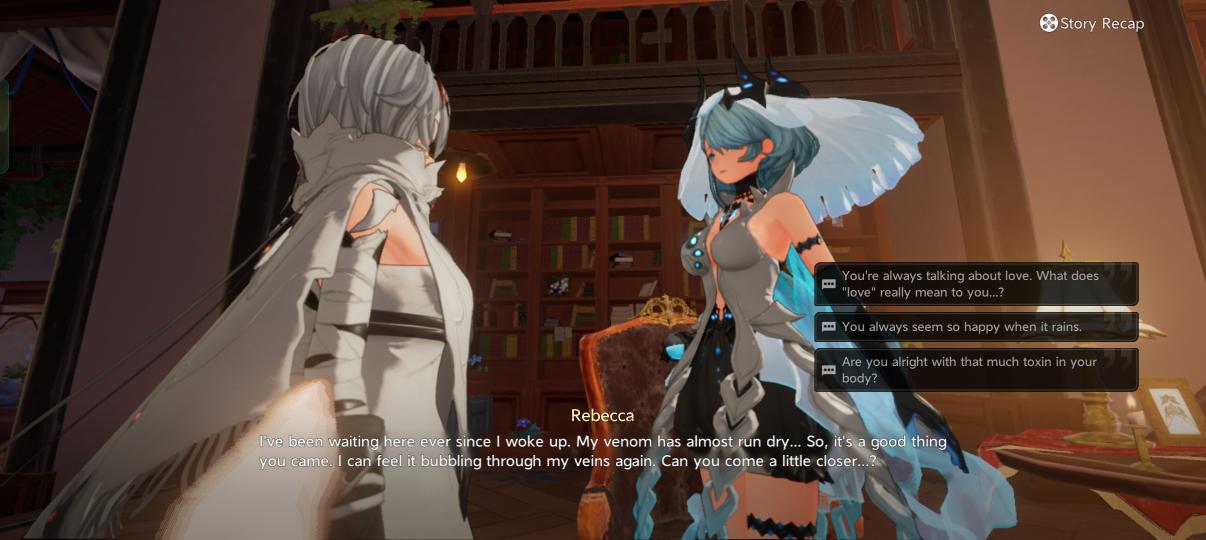
Task: Ask what "love" really means to her
Action: 976,284
